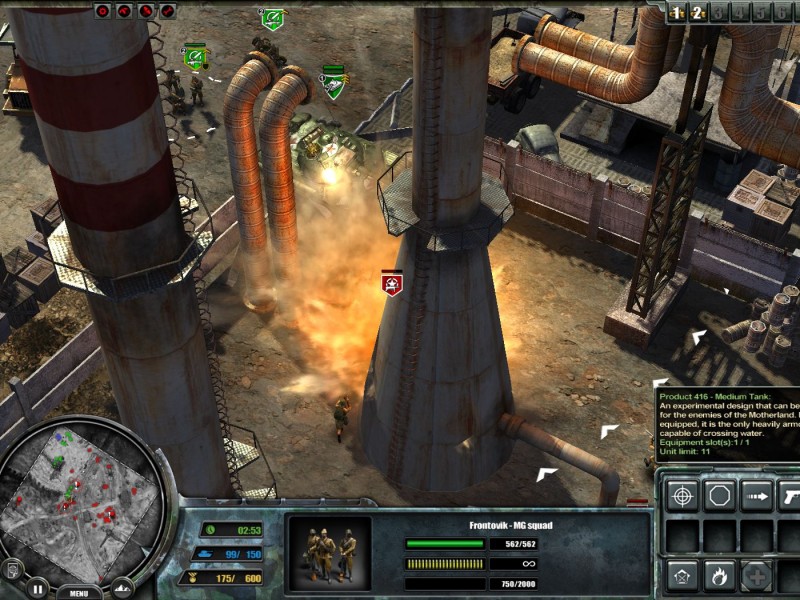
Task: Select control group 2 tab
Action: coord(699,13)
